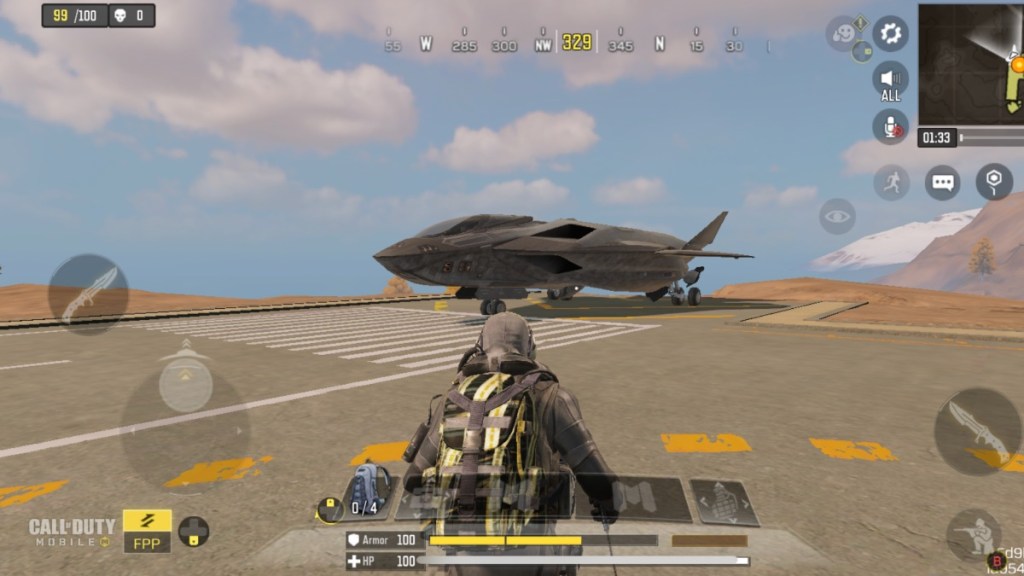
Task: Select the grenade slot
Action: 724,502
